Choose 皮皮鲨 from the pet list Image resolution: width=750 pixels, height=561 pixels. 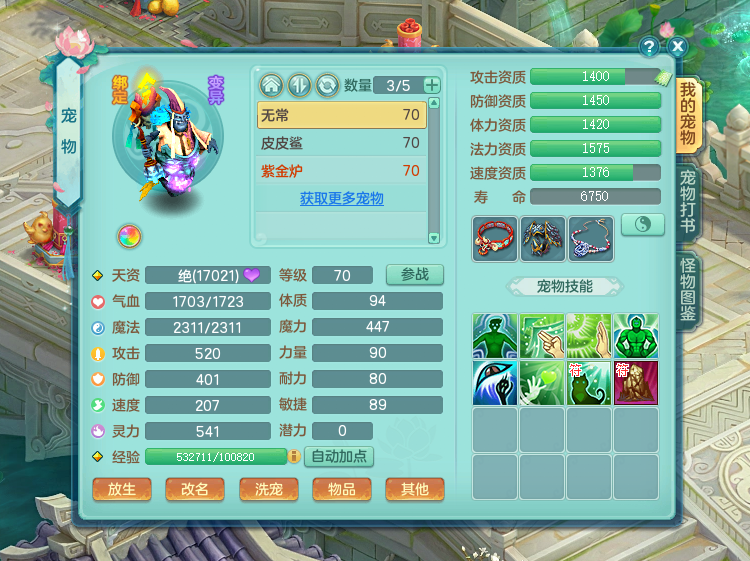point(340,143)
